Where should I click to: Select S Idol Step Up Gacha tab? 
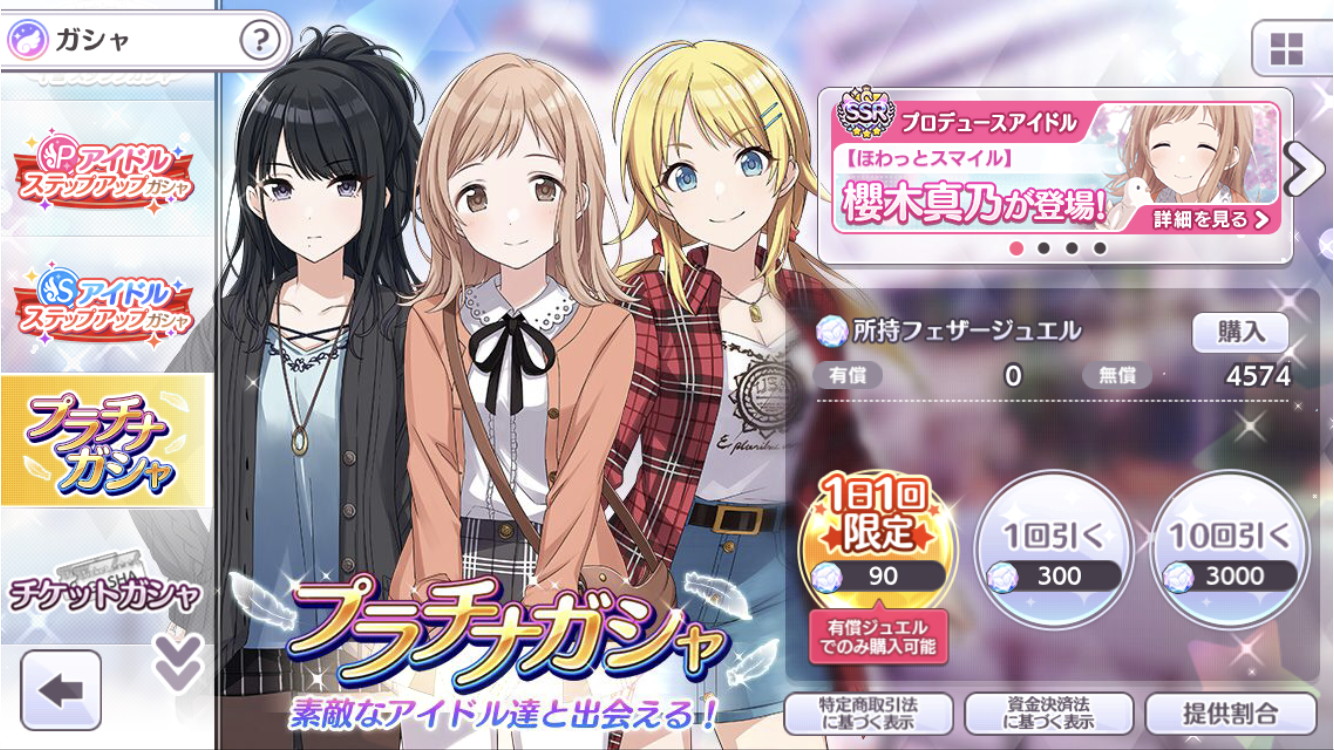pyautogui.click(x=105, y=303)
